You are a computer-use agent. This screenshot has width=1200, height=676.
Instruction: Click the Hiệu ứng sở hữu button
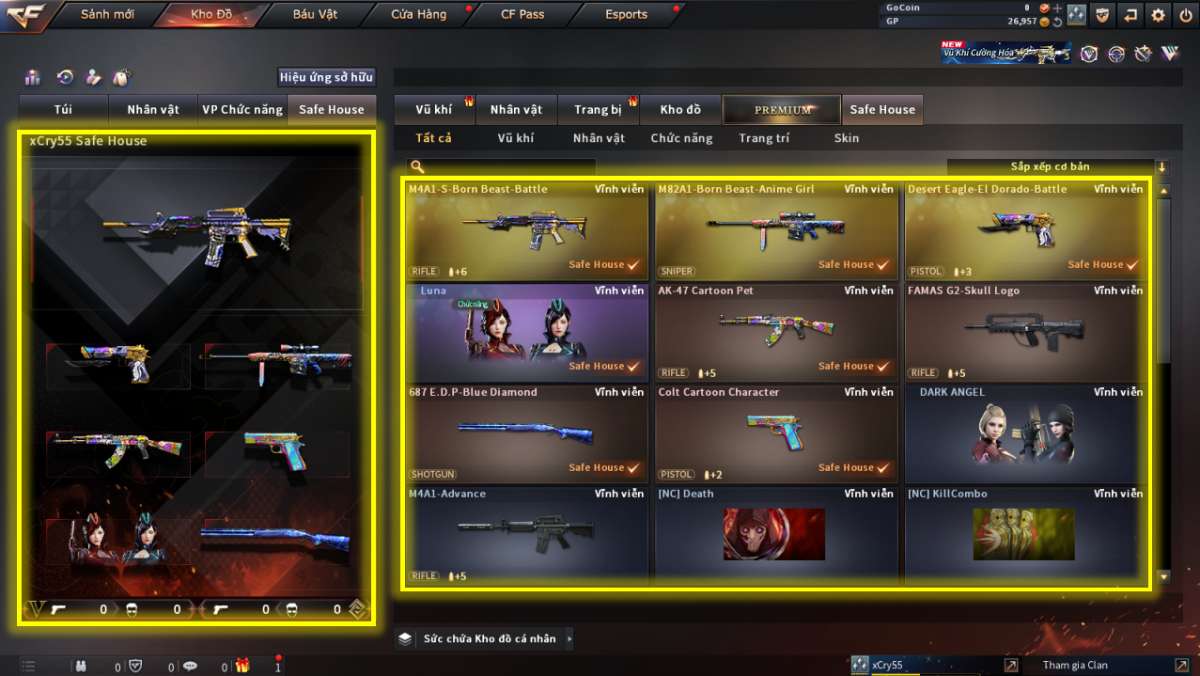[326, 77]
